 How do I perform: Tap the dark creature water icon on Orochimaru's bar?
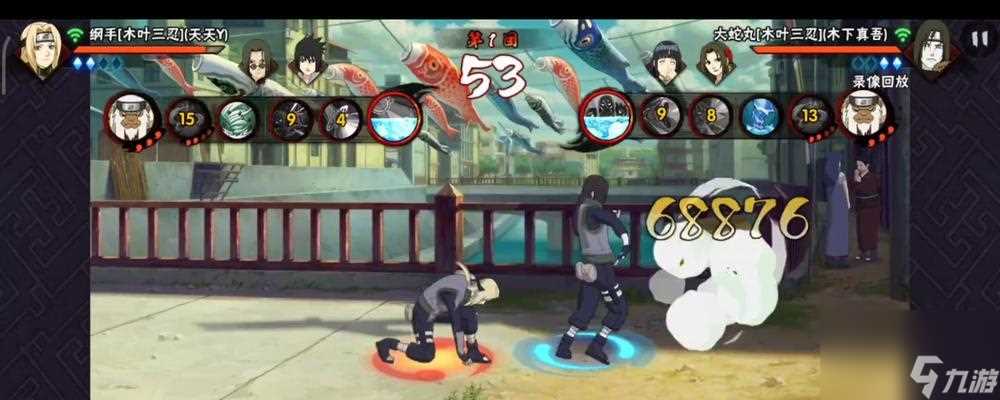click(x=603, y=117)
